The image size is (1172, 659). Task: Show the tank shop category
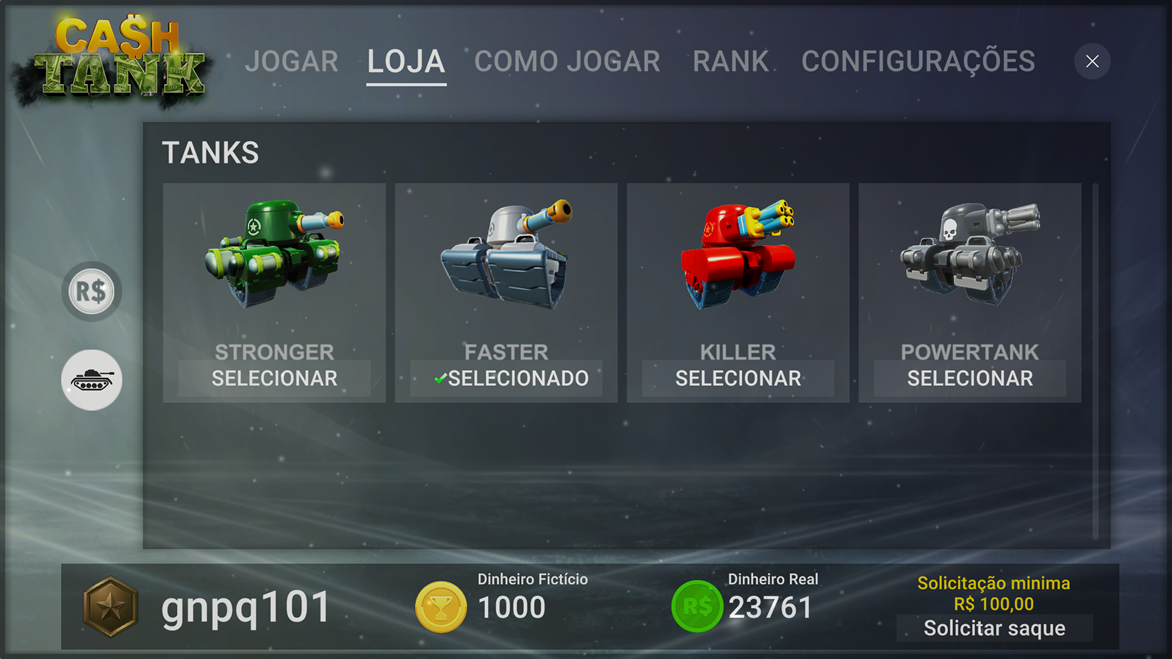point(92,380)
